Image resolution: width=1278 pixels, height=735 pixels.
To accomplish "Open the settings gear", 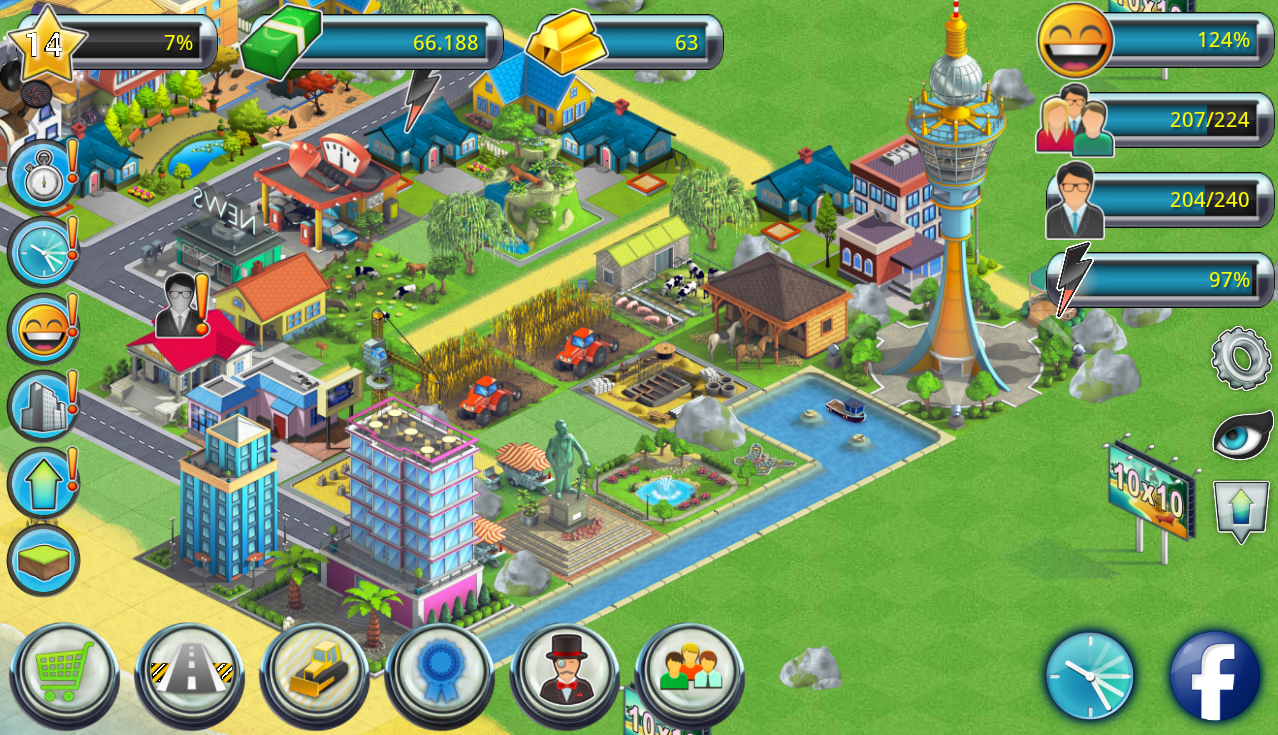I will point(1241,358).
